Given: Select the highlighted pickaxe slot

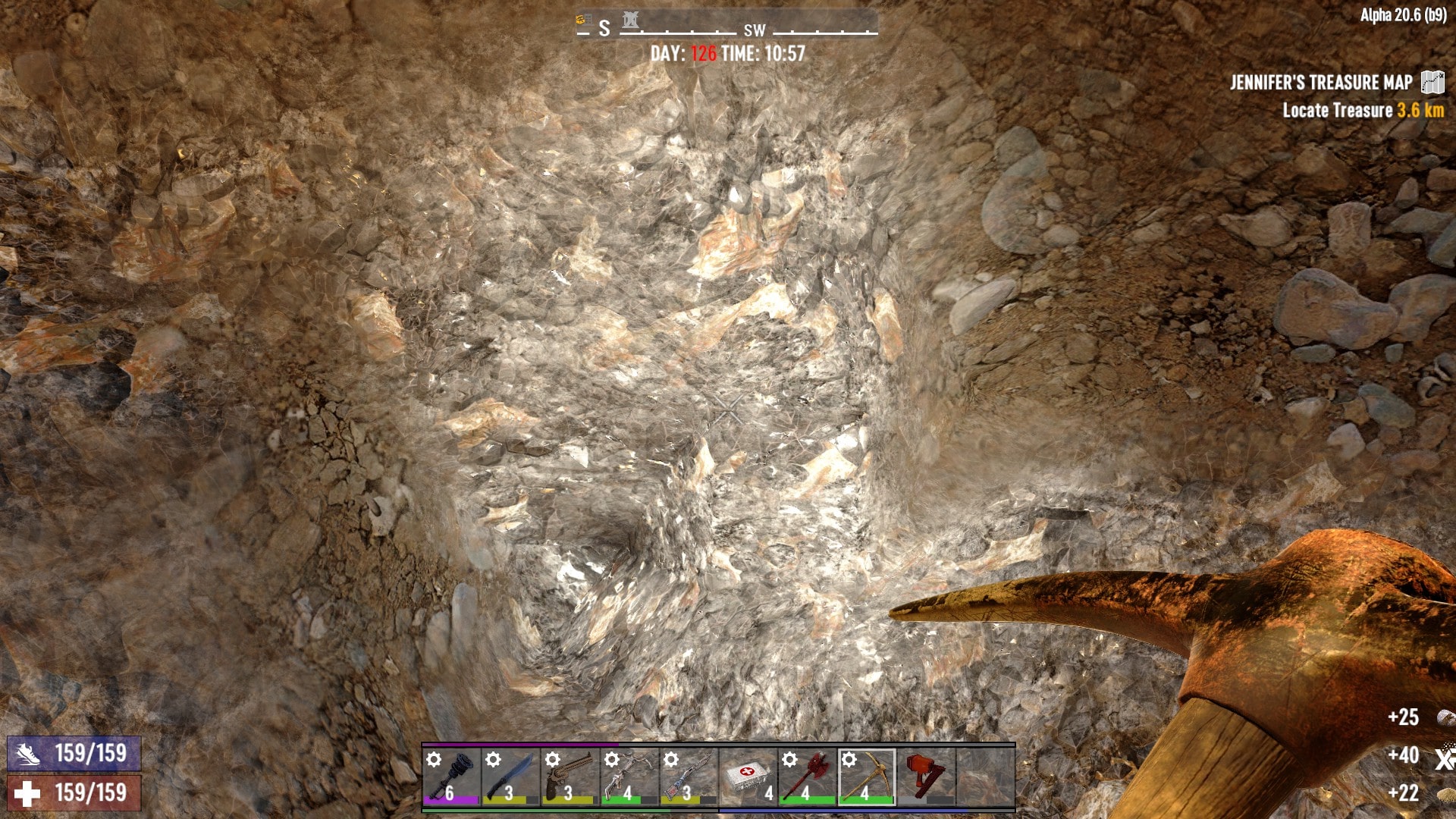Looking at the screenshot, I should pos(866,777).
